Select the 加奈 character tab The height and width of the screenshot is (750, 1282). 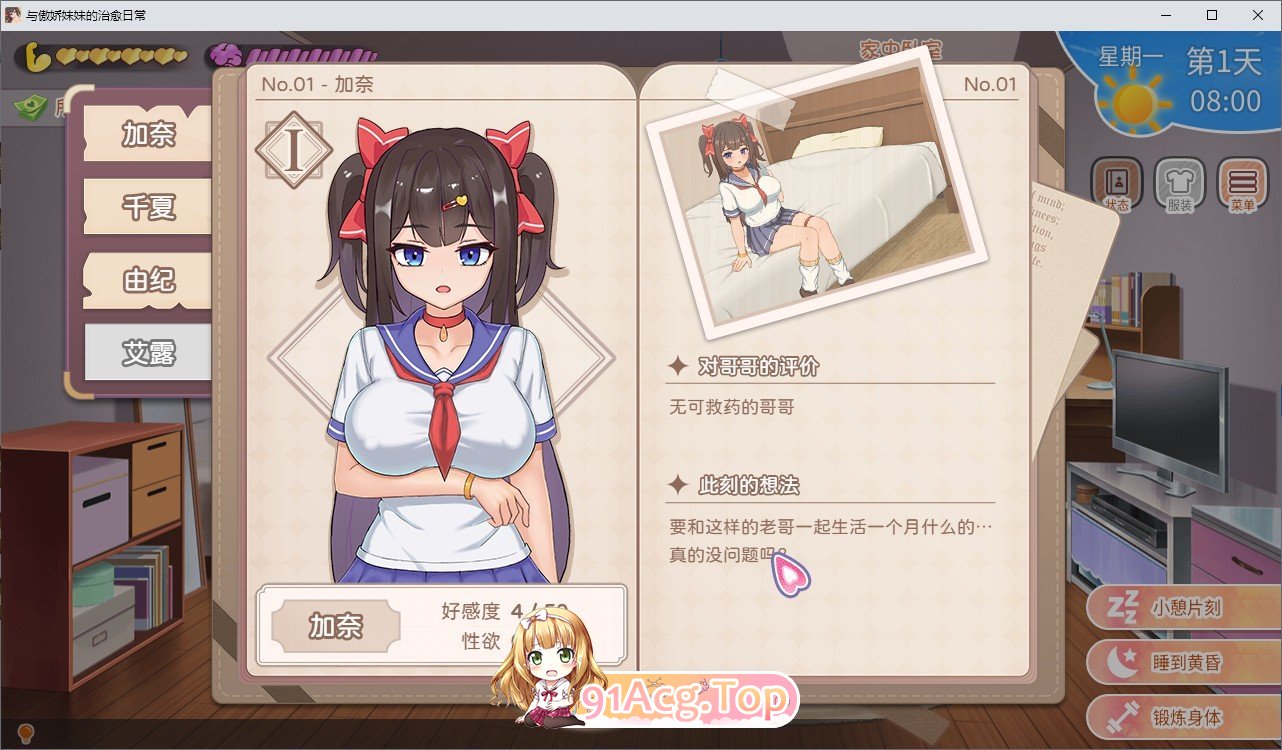[148, 134]
